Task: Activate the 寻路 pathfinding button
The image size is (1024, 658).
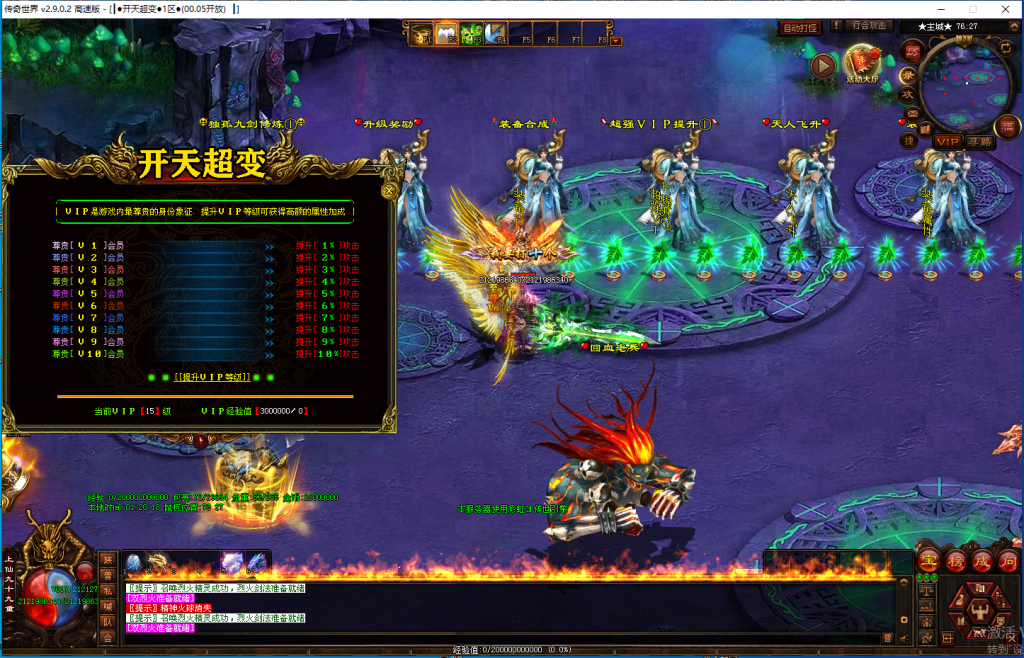Action: [980, 142]
